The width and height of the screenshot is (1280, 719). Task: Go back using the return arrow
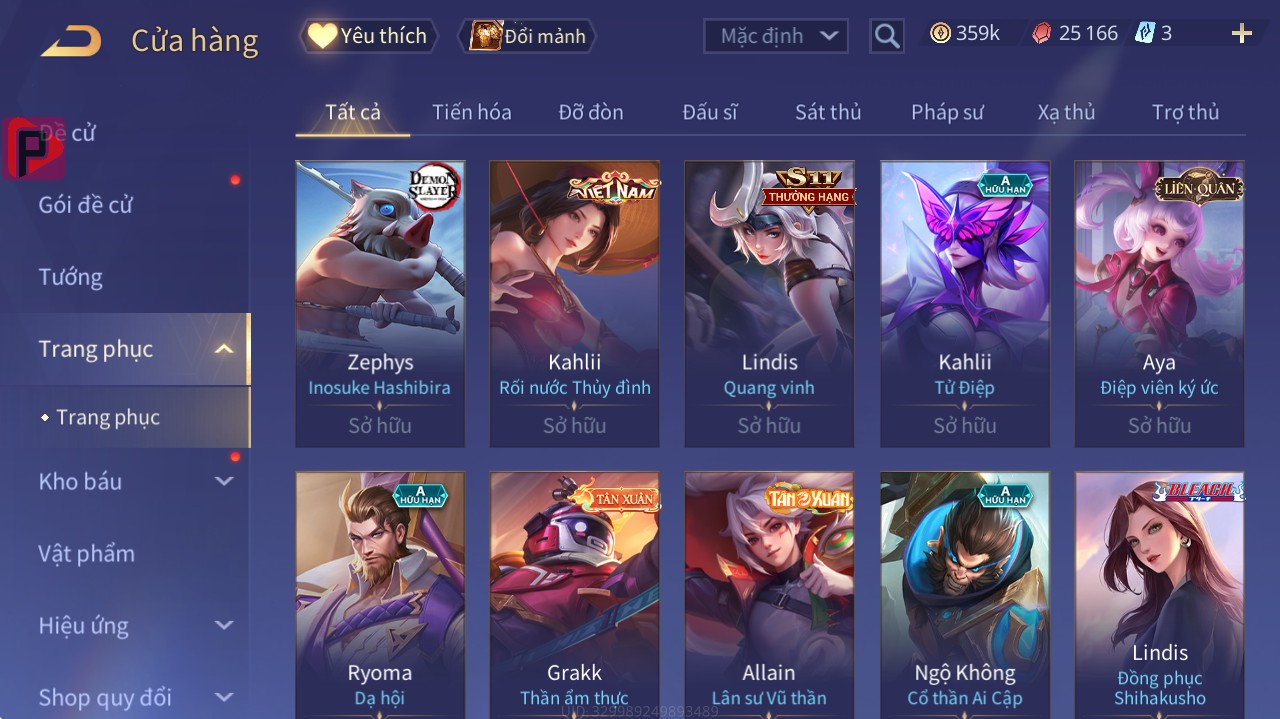click(71, 41)
